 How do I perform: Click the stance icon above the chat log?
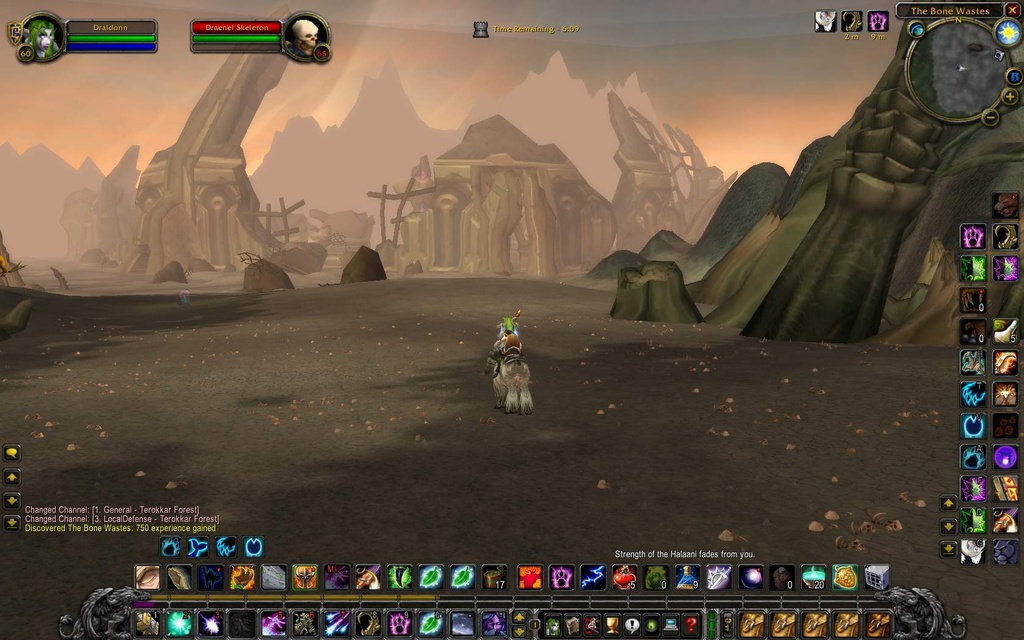tap(171, 547)
